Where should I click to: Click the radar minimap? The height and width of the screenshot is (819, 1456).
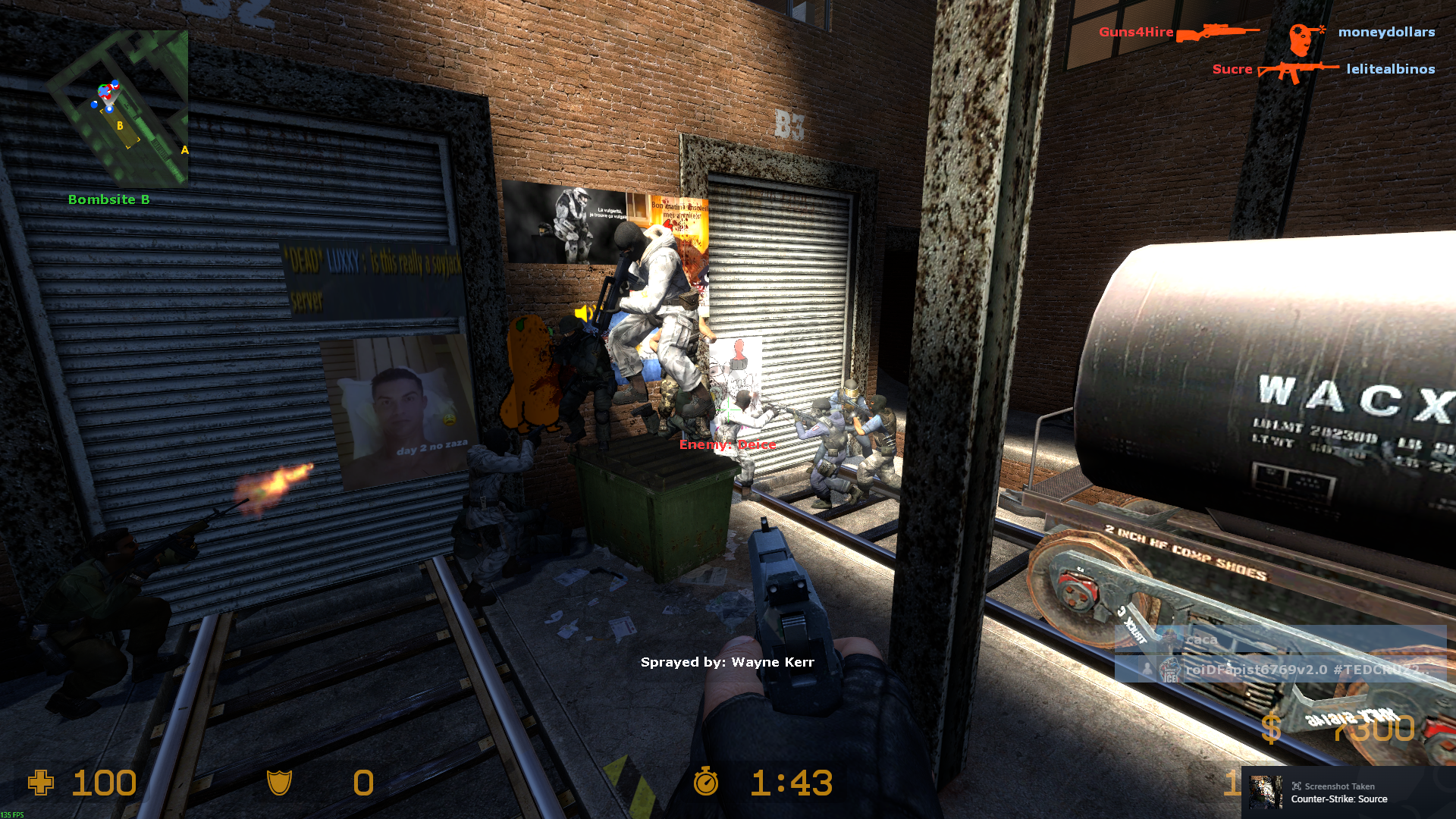(118, 108)
